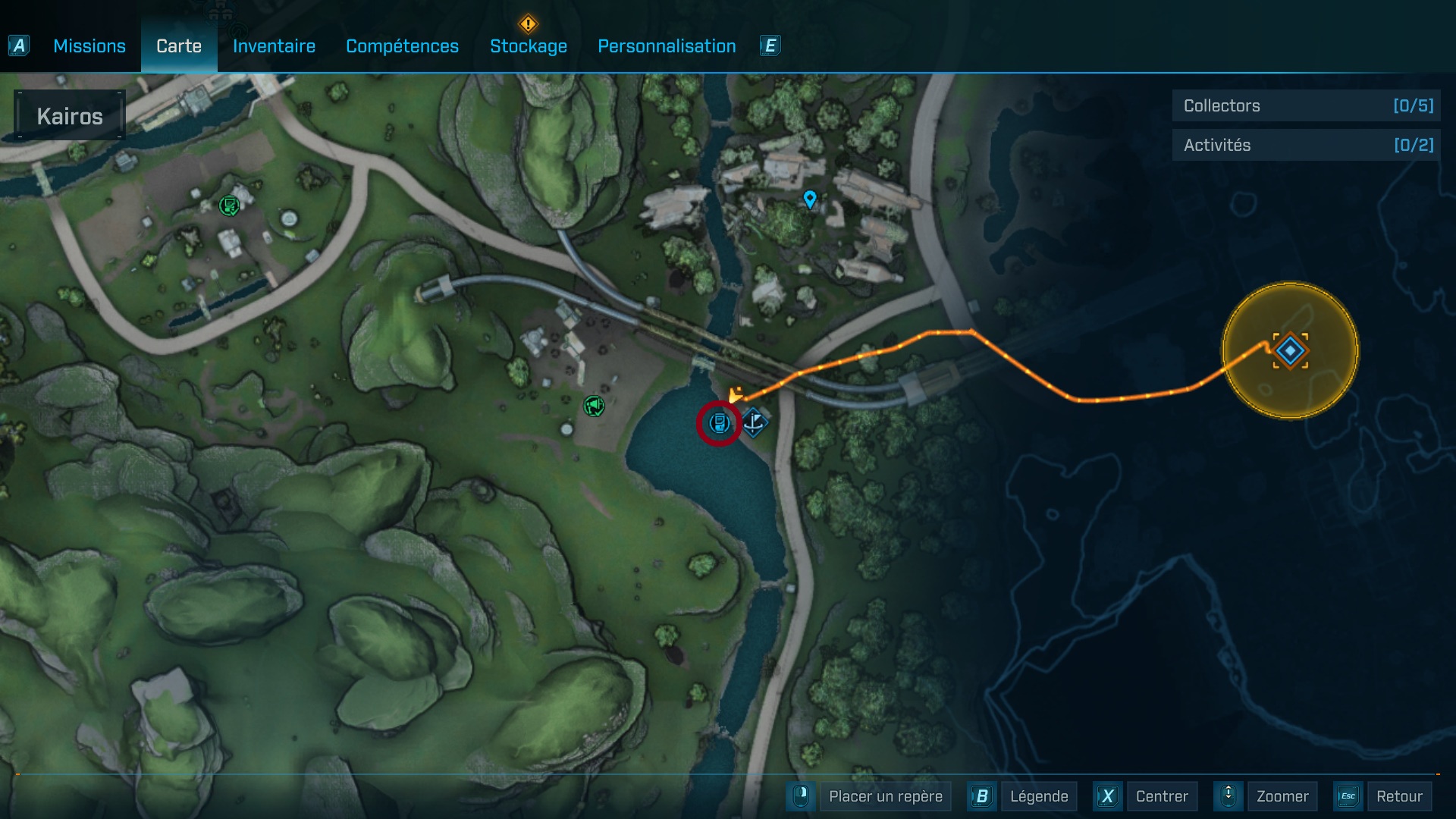Click the orange mission objective marker
This screenshot has width=1456, height=819.
tap(1290, 350)
